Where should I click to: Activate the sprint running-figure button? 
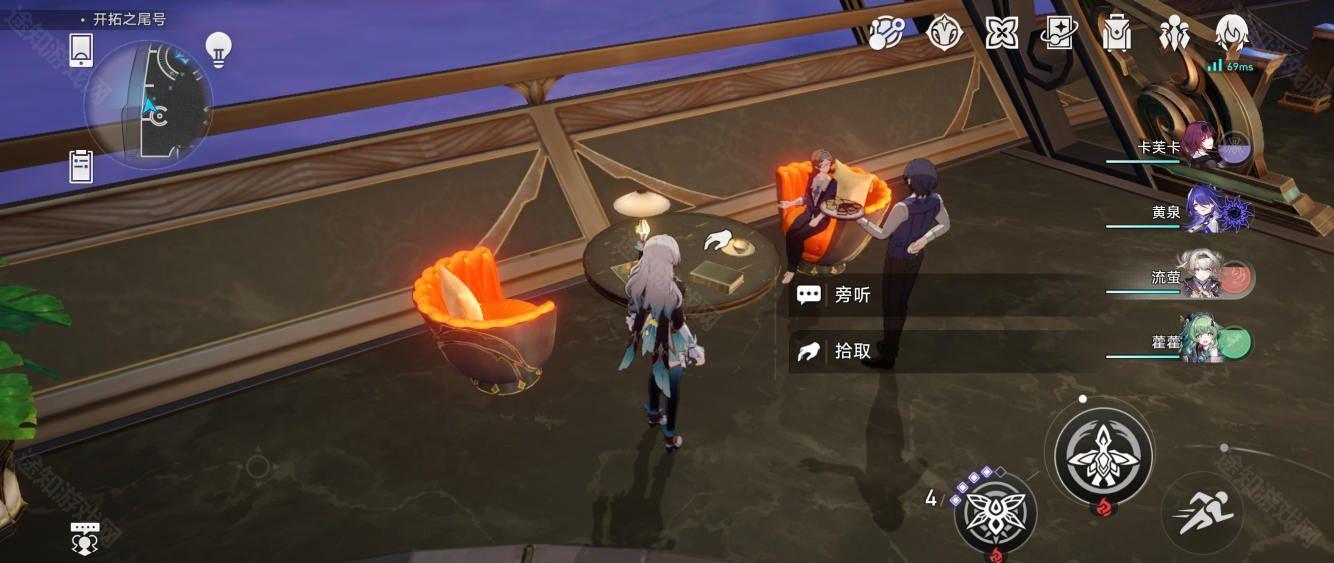1202,513
